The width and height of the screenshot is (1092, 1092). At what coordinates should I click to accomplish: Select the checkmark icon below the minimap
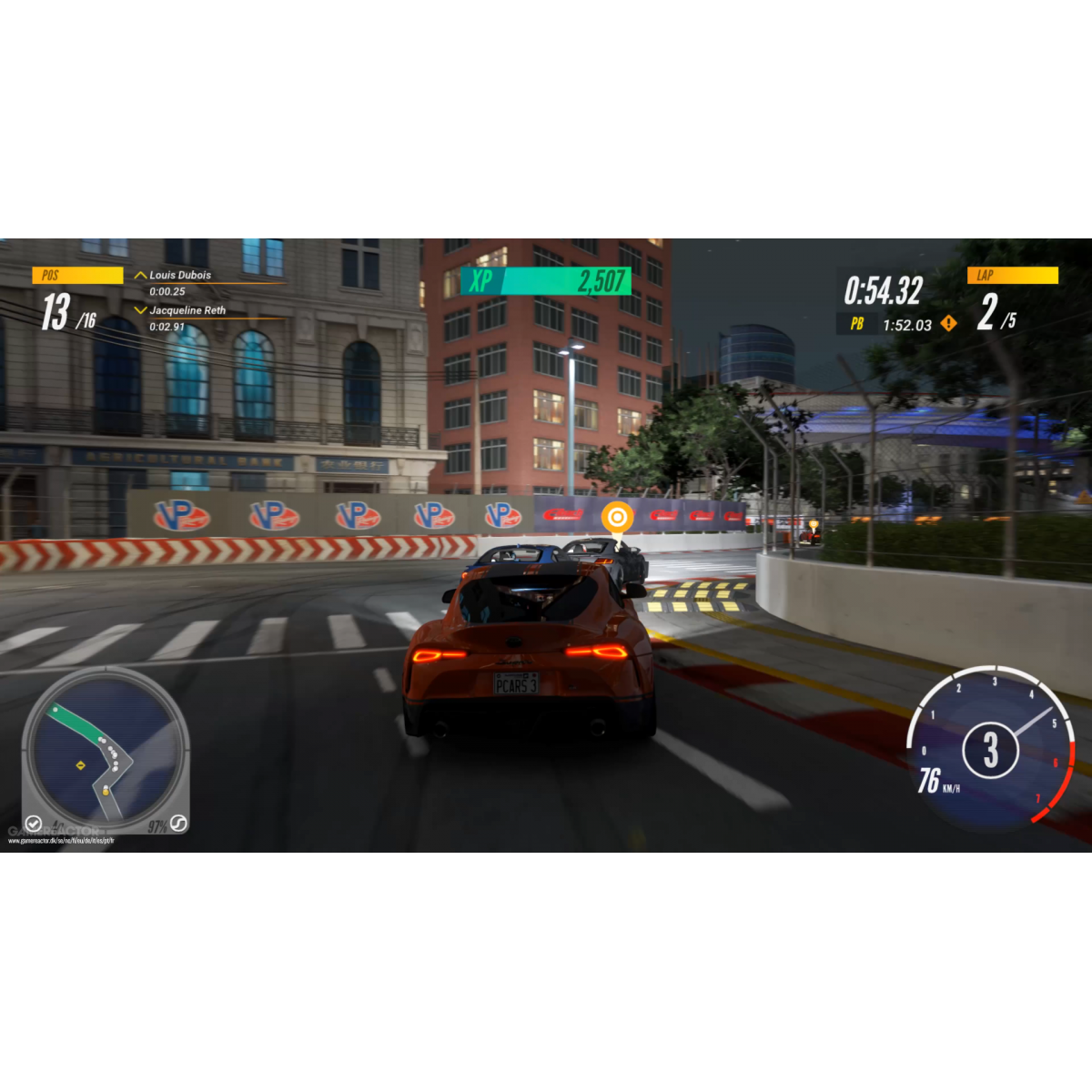(34, 824)
